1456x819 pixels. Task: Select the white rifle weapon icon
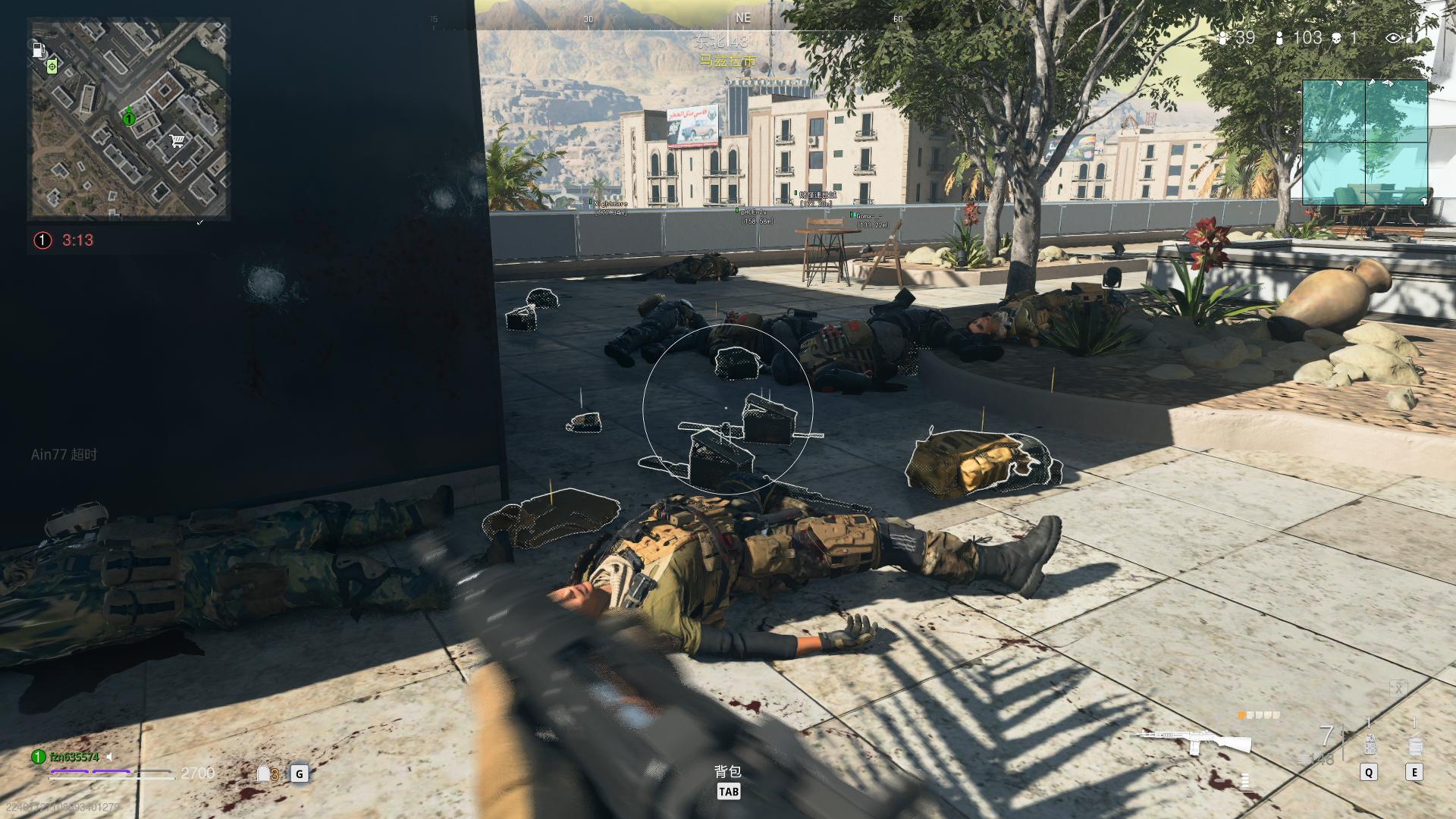[x=1191, y=739]
